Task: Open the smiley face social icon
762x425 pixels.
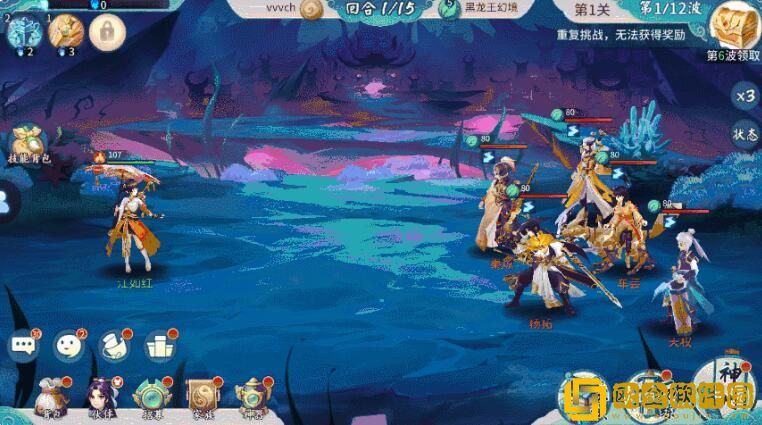Action: point(68,346)
